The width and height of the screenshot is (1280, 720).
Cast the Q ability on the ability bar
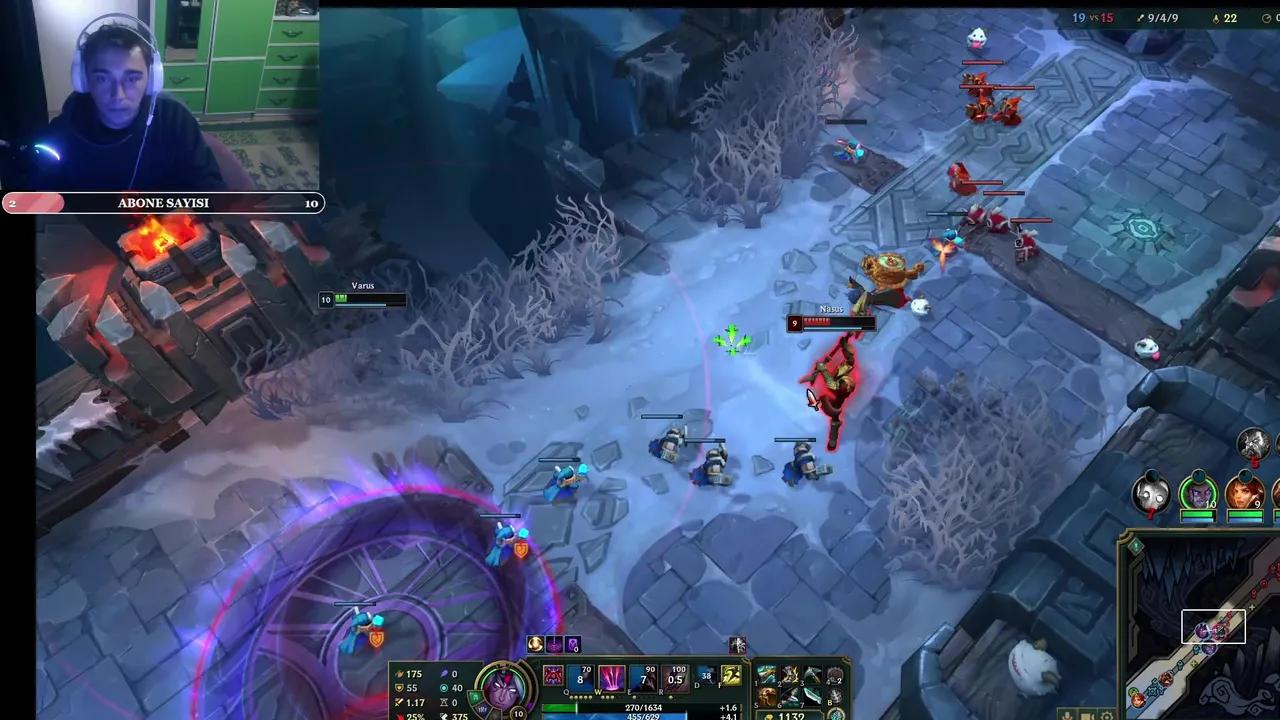coord(579,678)
